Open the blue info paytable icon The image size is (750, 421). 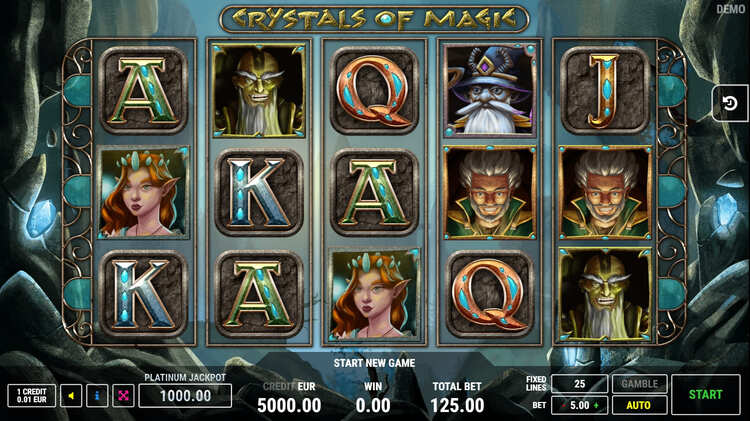[97, 396]
